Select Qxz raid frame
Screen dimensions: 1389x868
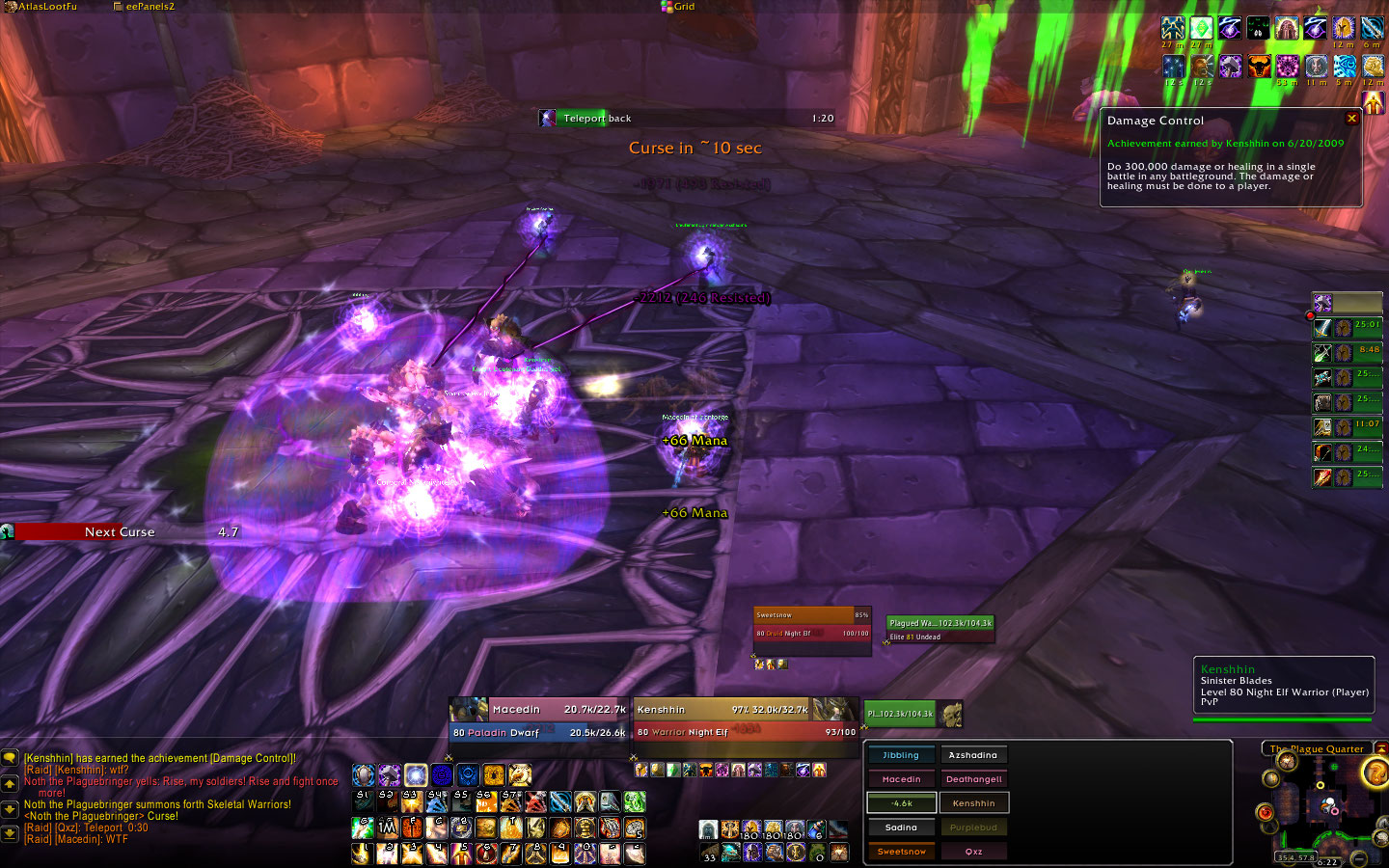point(973,852)
